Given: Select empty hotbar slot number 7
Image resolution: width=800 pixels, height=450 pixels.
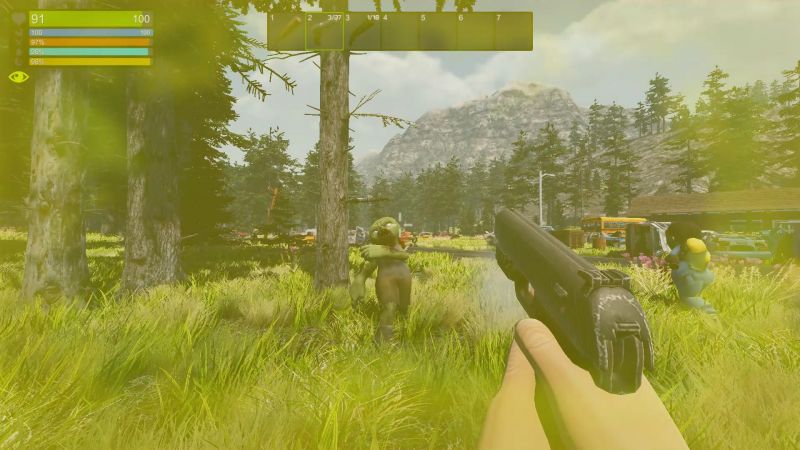Looking at the screenshot, I should [x=513, y=31].
